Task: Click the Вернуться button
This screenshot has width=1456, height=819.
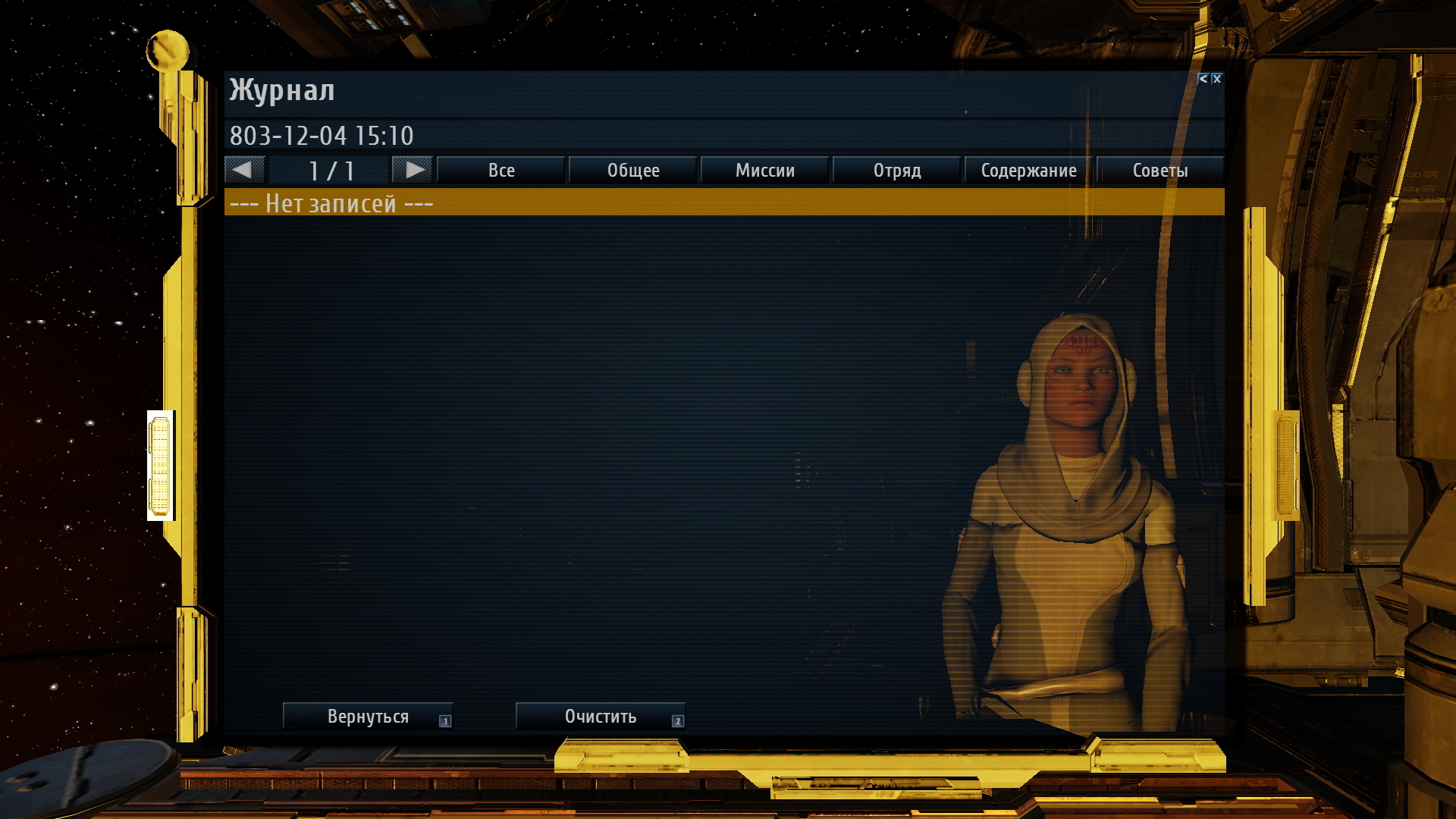Action: tap(368, 717)
